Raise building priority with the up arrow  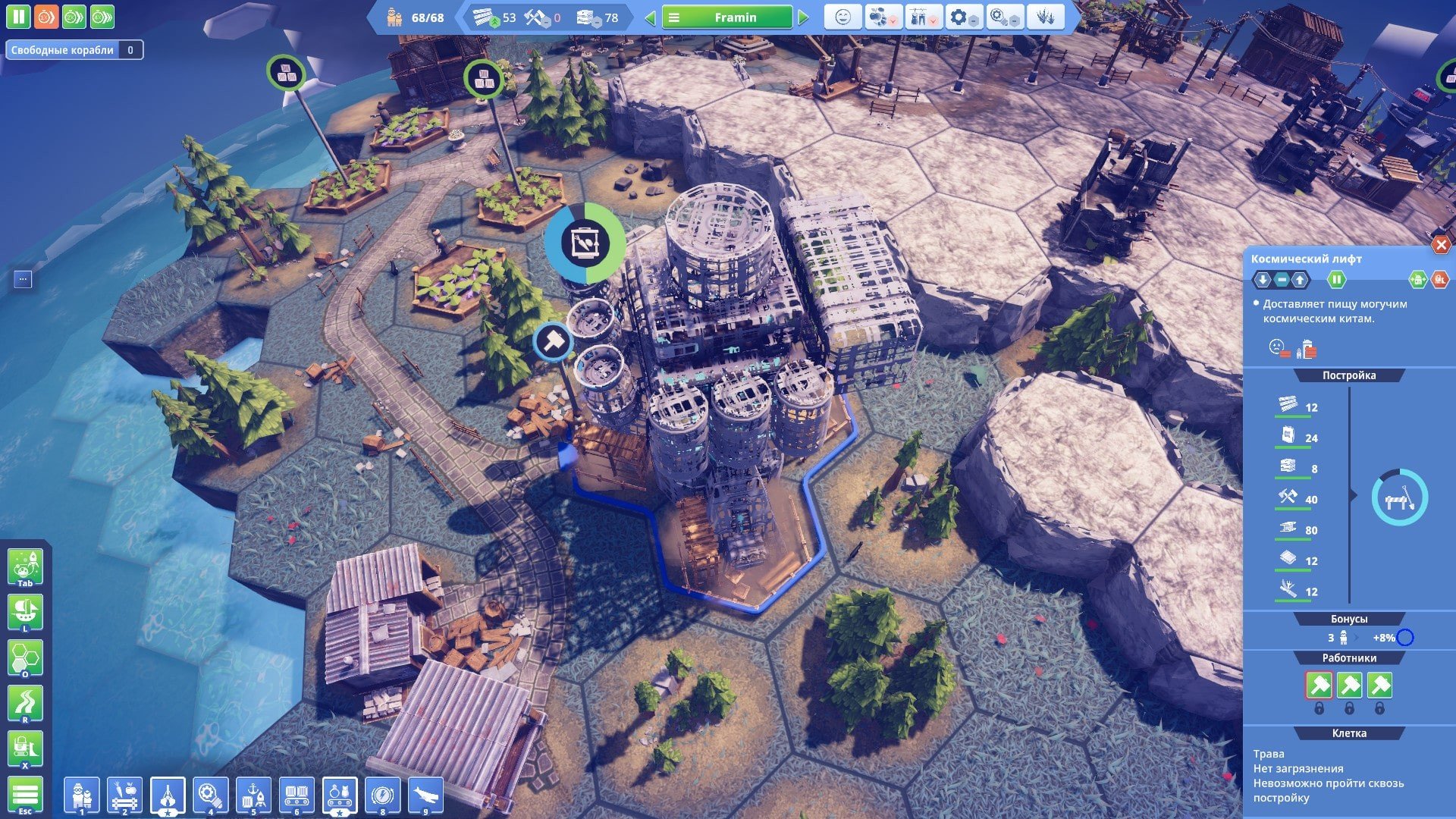[1300, 280]
